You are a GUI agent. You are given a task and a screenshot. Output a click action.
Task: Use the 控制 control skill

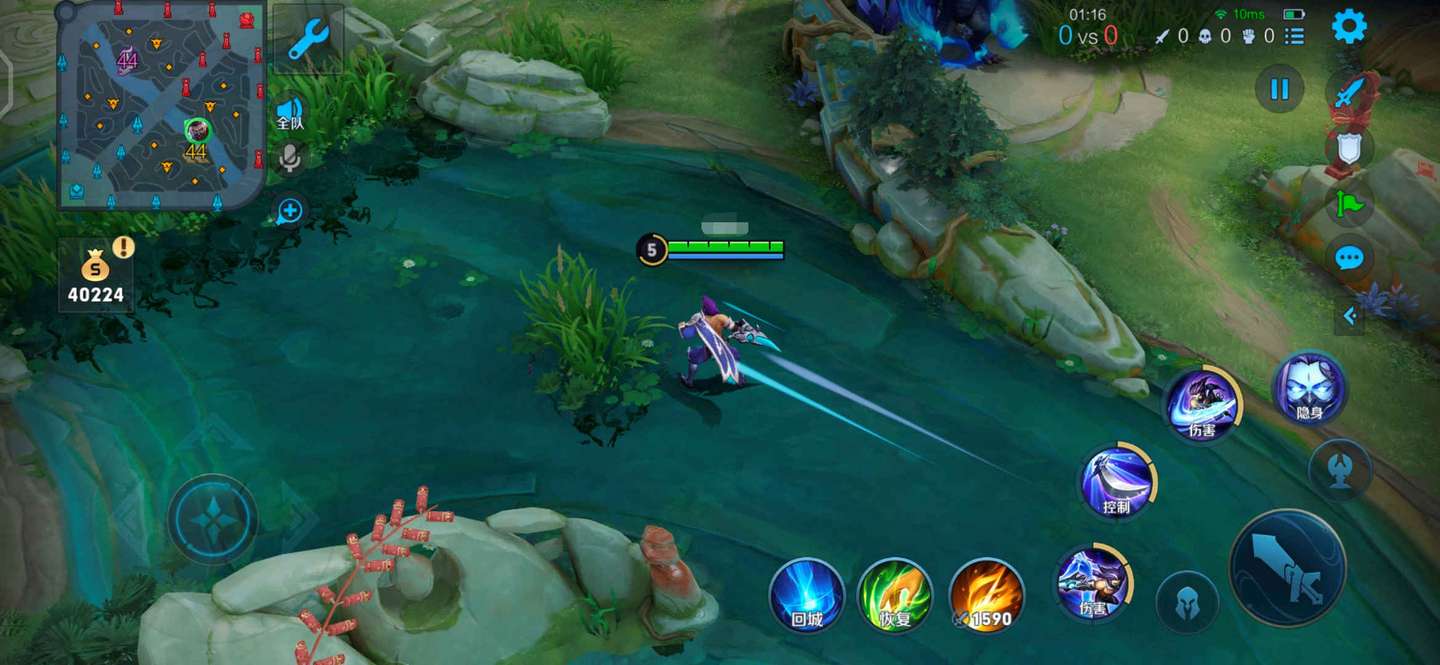(1117, 481)
